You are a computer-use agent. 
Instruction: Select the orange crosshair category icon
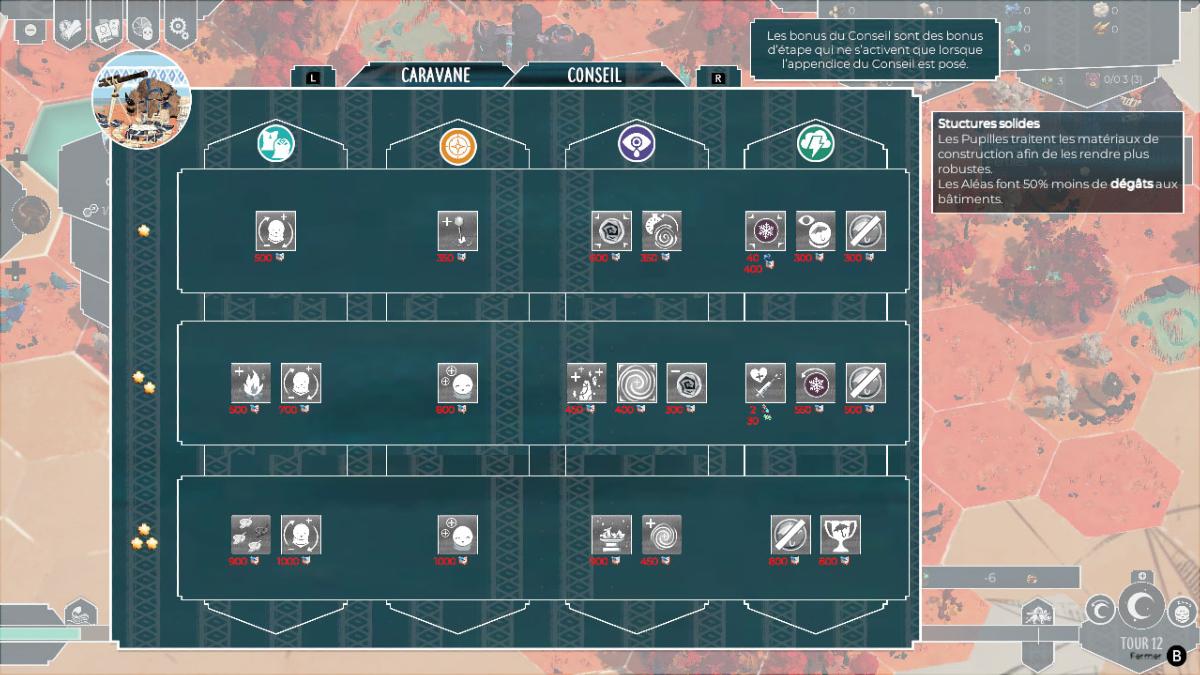click(457, 147)
